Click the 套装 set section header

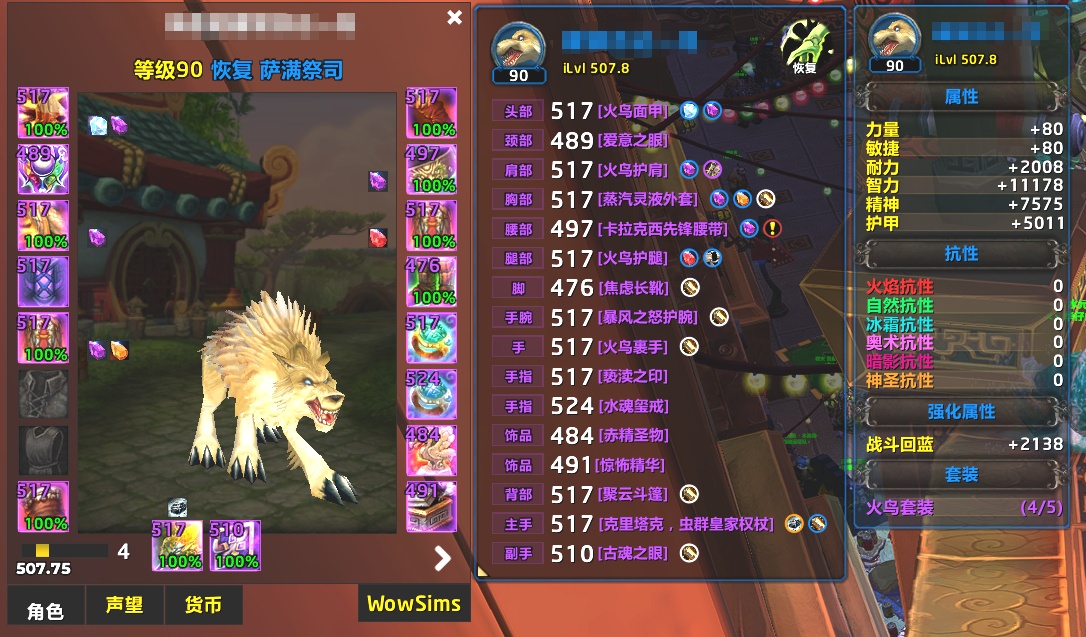pos(961,474)
